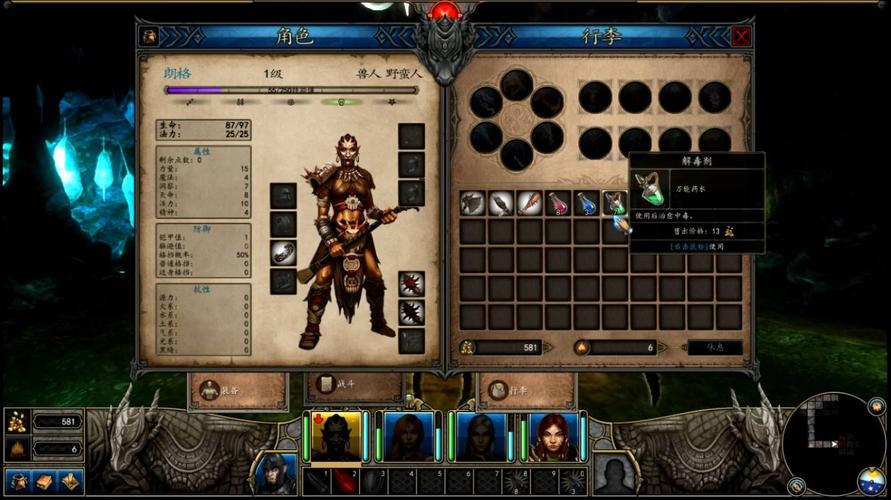Choose the pale-haired elf party portrait
This screenshot has height=500, width=891.
point(481,437)
